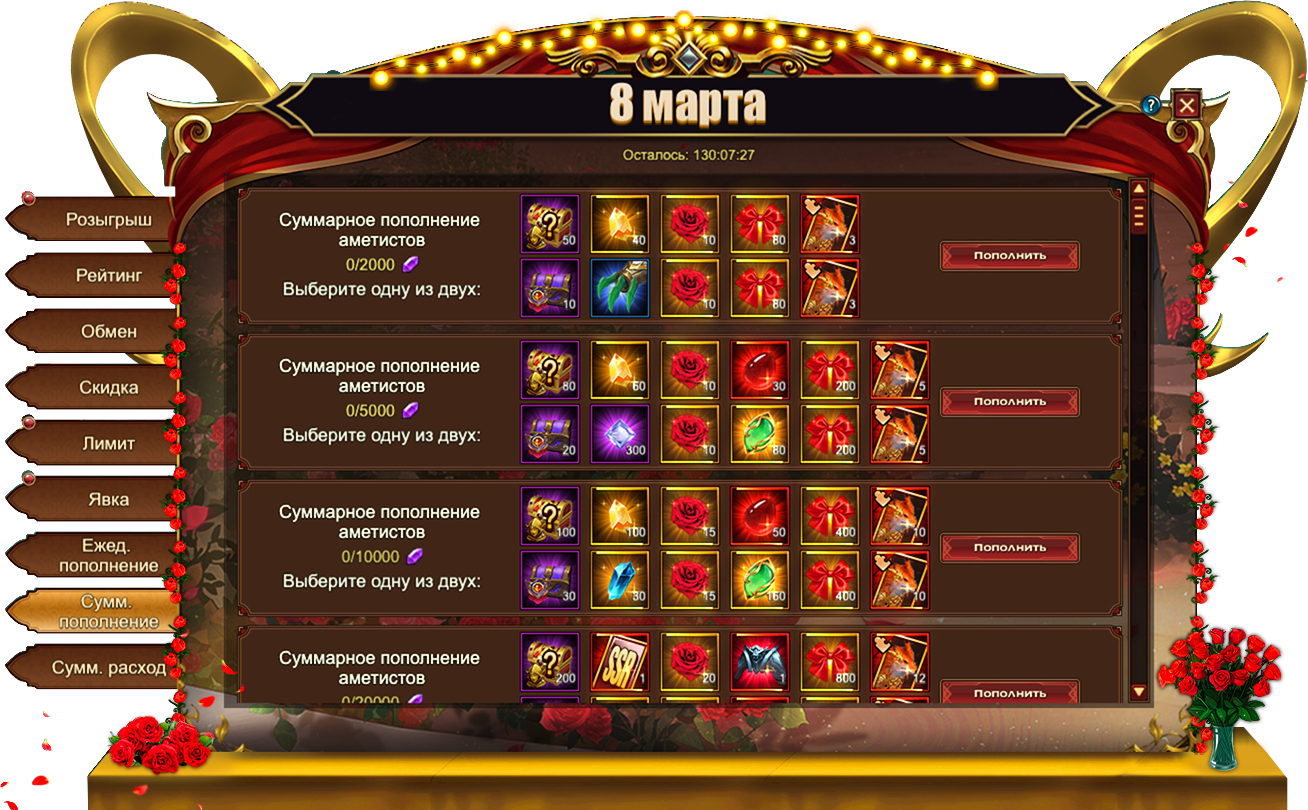1308x810 pixels.
Task: Open the Сумм. расход tab
Action: (108, 667)
